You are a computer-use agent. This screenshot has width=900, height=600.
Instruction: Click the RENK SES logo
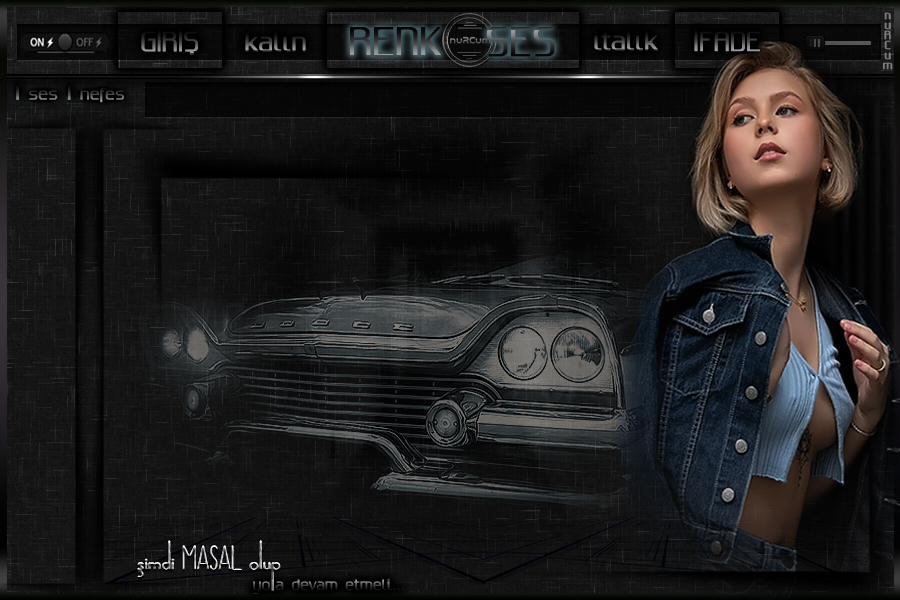click(453, 42)
